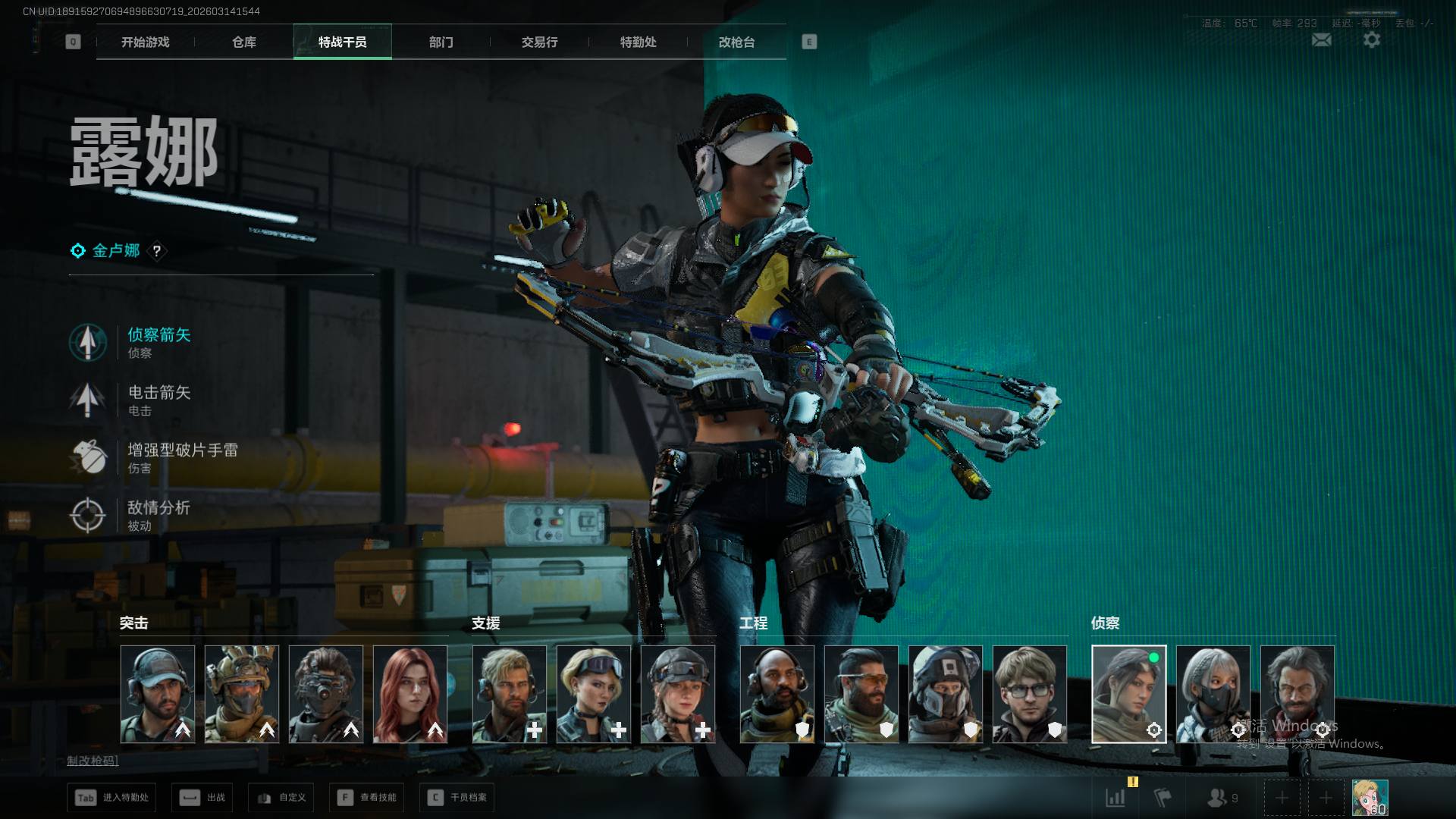
Task: Choose the 电击箭矢 skill
Action: [158, 400]
